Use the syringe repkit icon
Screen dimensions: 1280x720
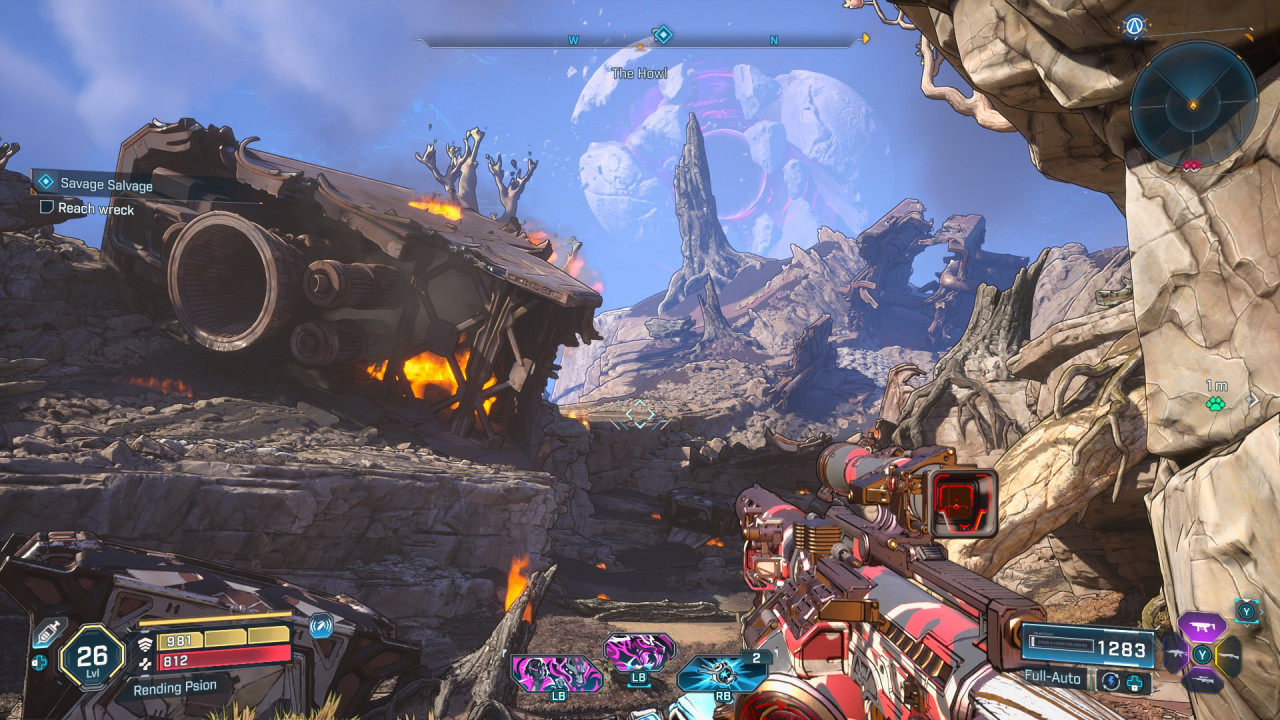point(48,632)
